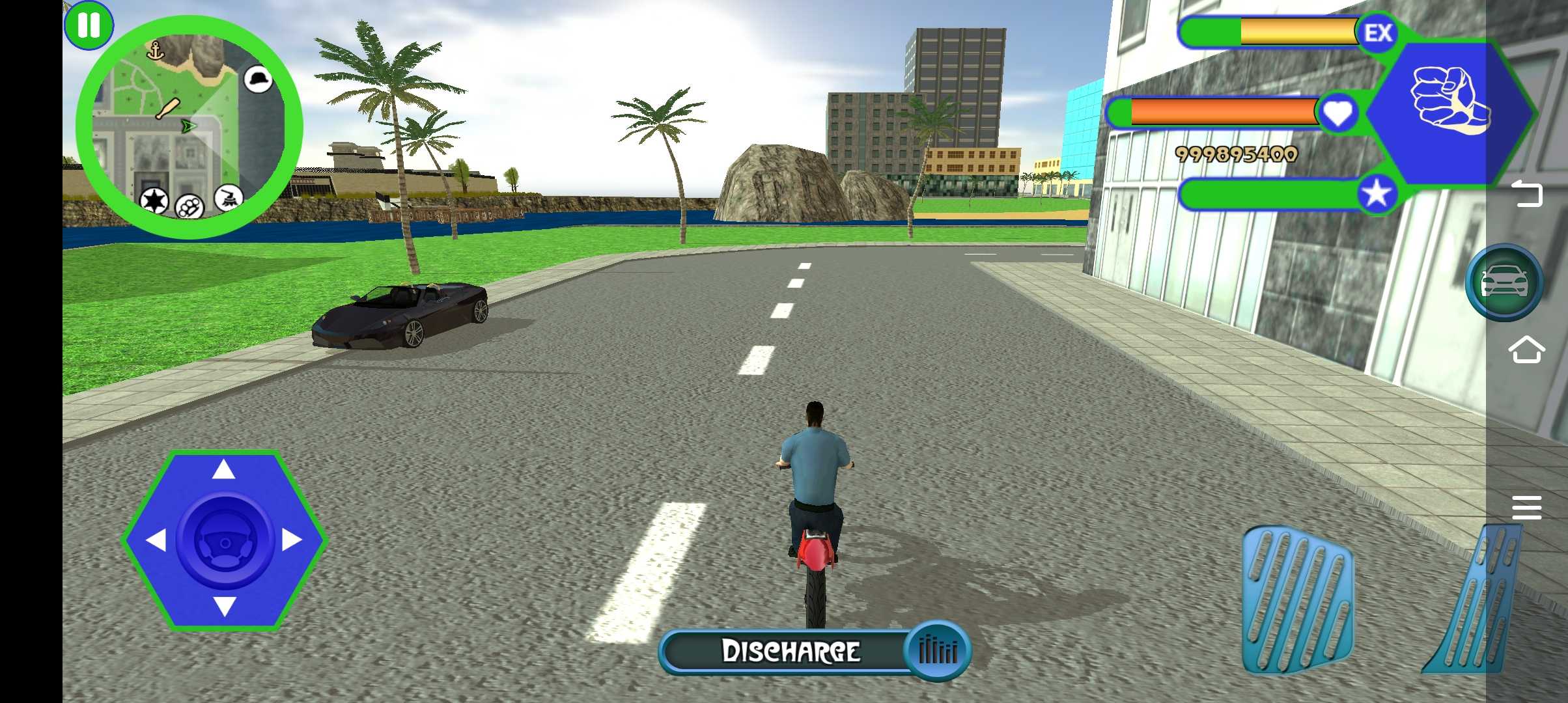Tap the Android back navigation button
The image size is (1568, 703).
pos(1526,194)
